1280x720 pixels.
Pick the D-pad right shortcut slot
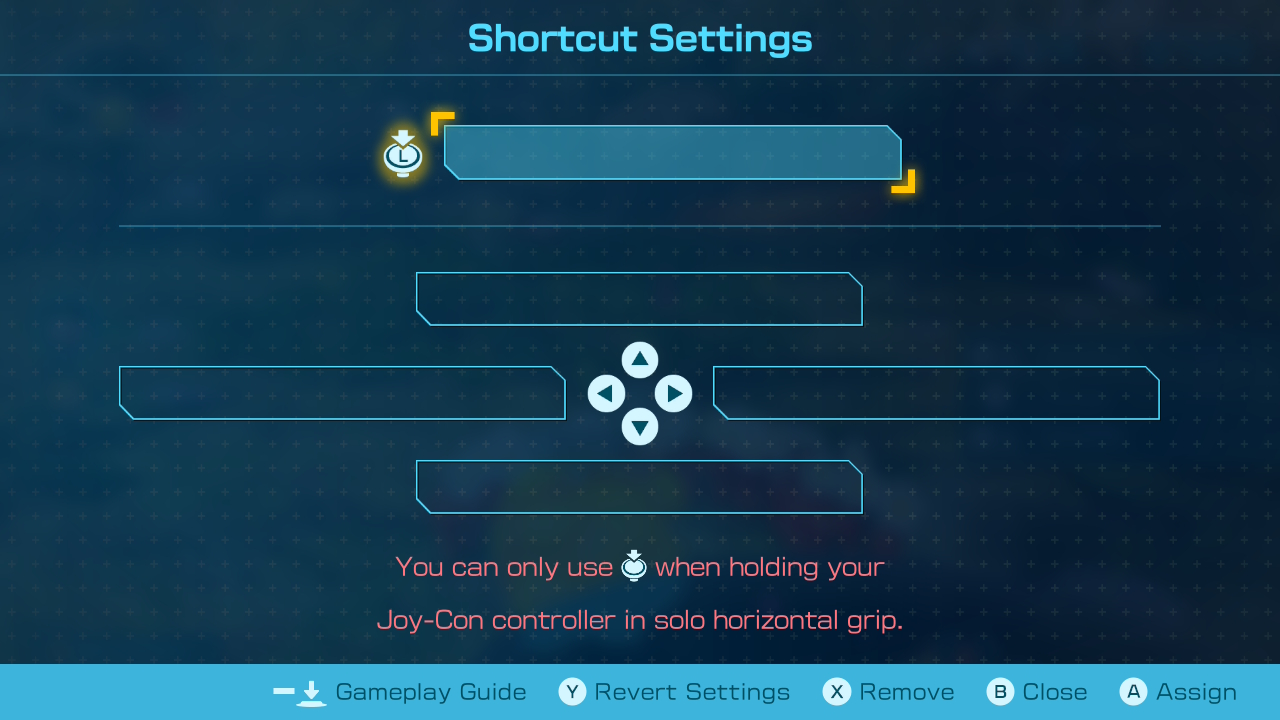[x=936, y=393]
